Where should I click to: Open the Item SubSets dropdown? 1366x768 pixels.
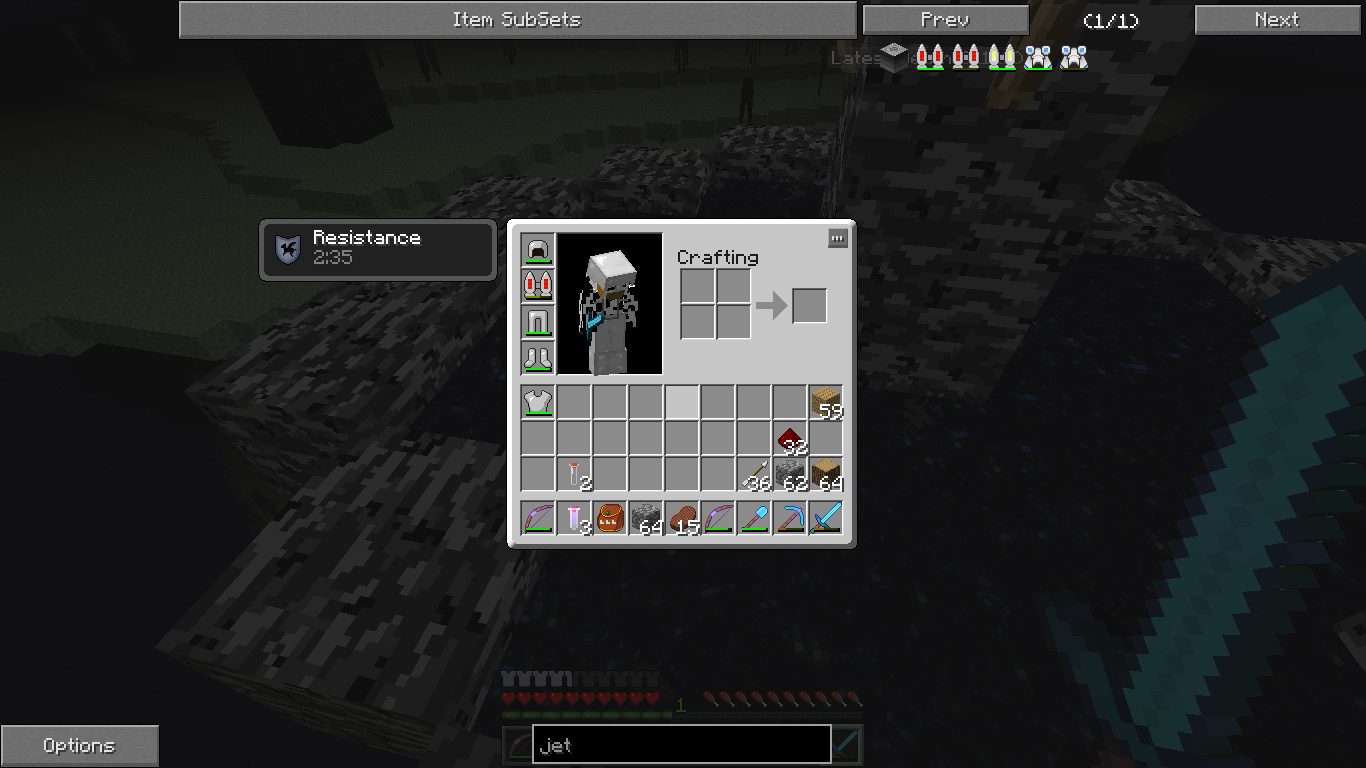(517, 20)
